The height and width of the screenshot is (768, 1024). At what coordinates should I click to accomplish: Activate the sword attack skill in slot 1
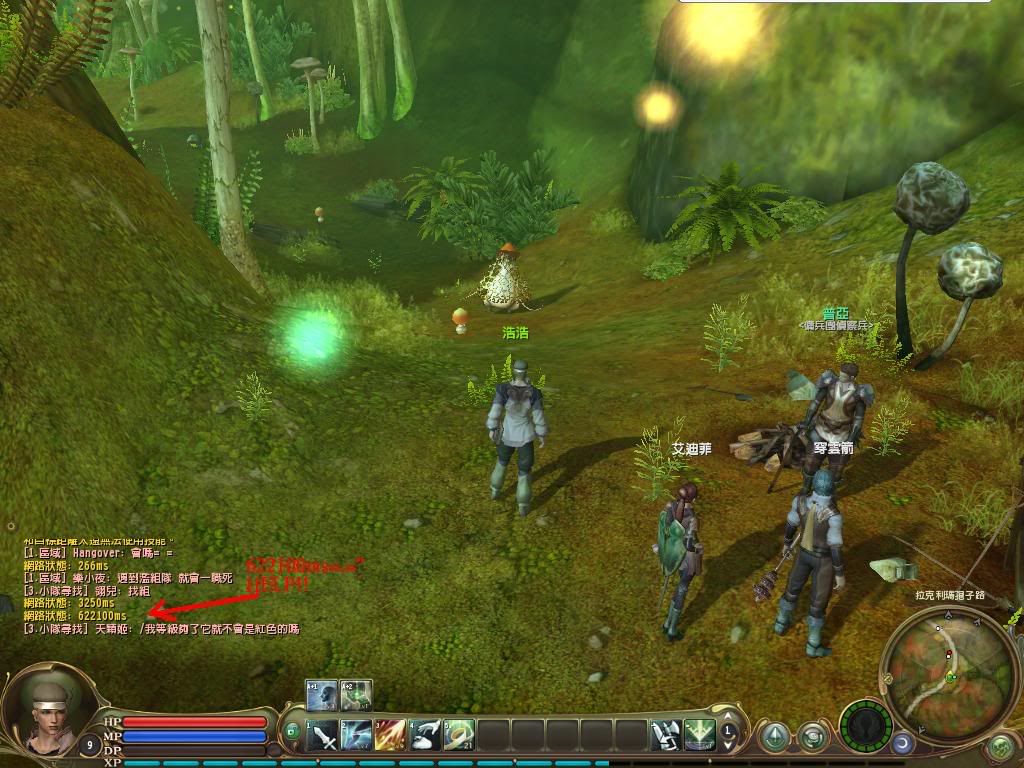click(323, 736)
